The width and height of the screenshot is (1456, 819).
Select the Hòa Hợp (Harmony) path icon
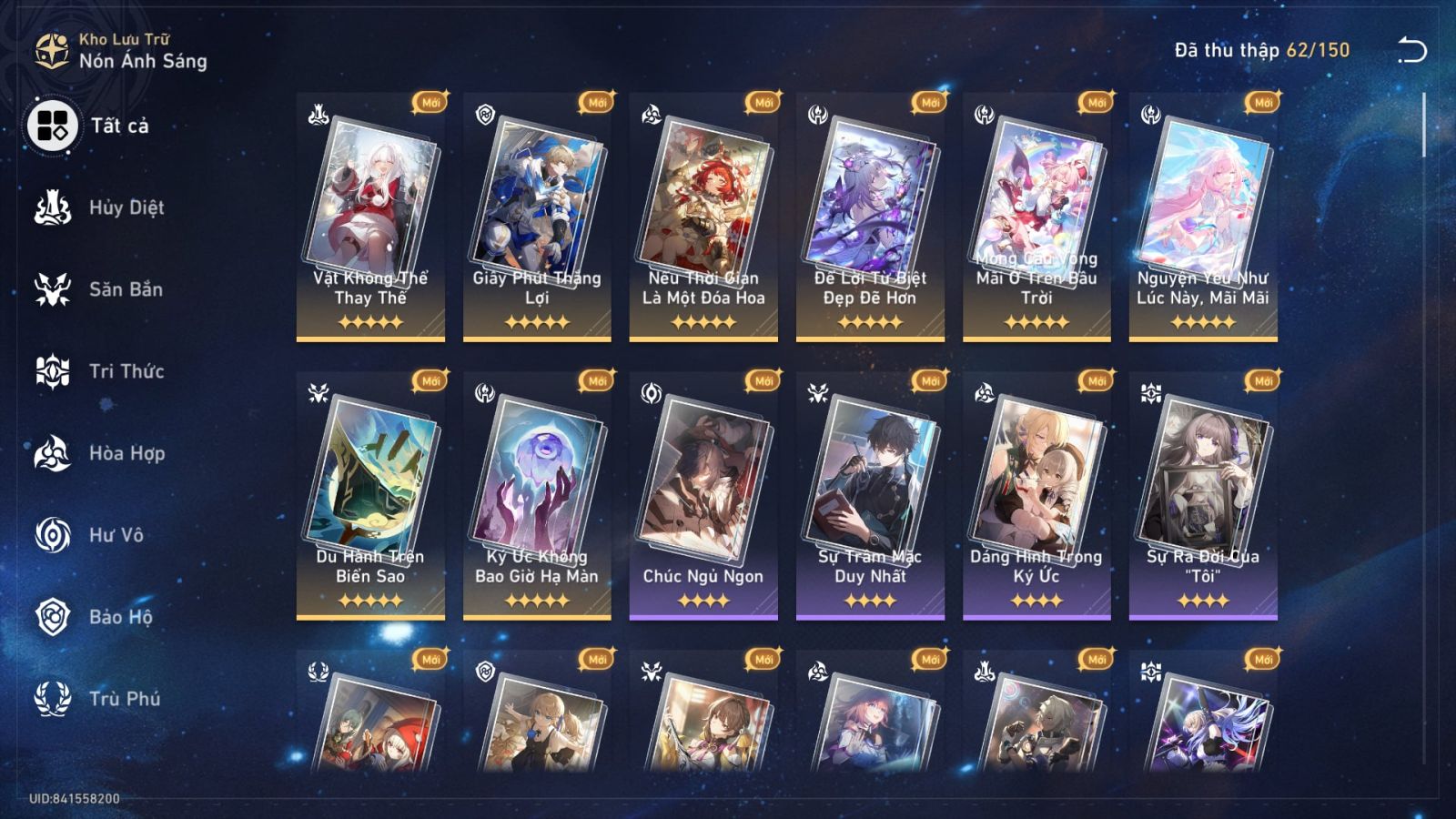pos(50,453)
